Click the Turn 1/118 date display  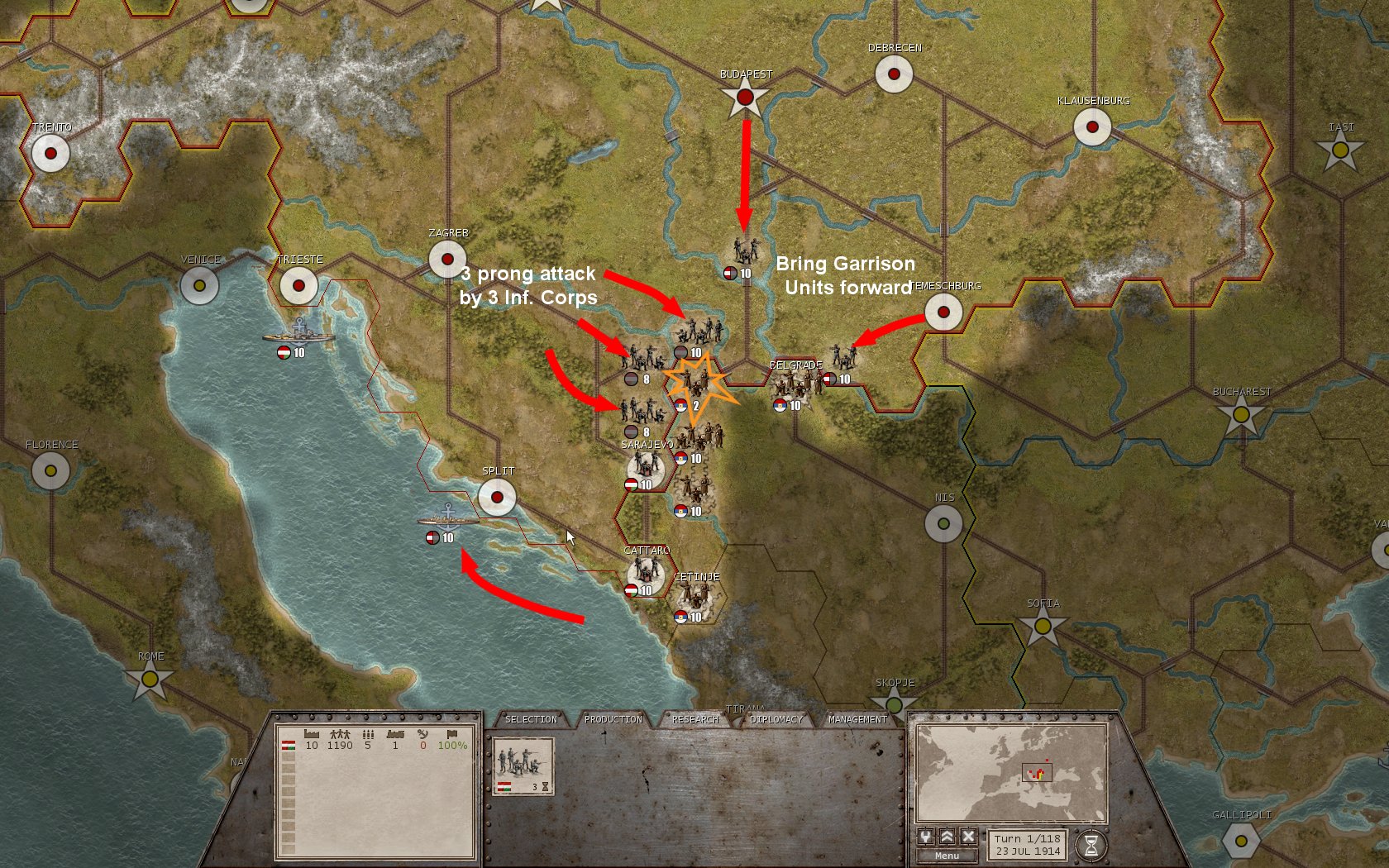1028,845
